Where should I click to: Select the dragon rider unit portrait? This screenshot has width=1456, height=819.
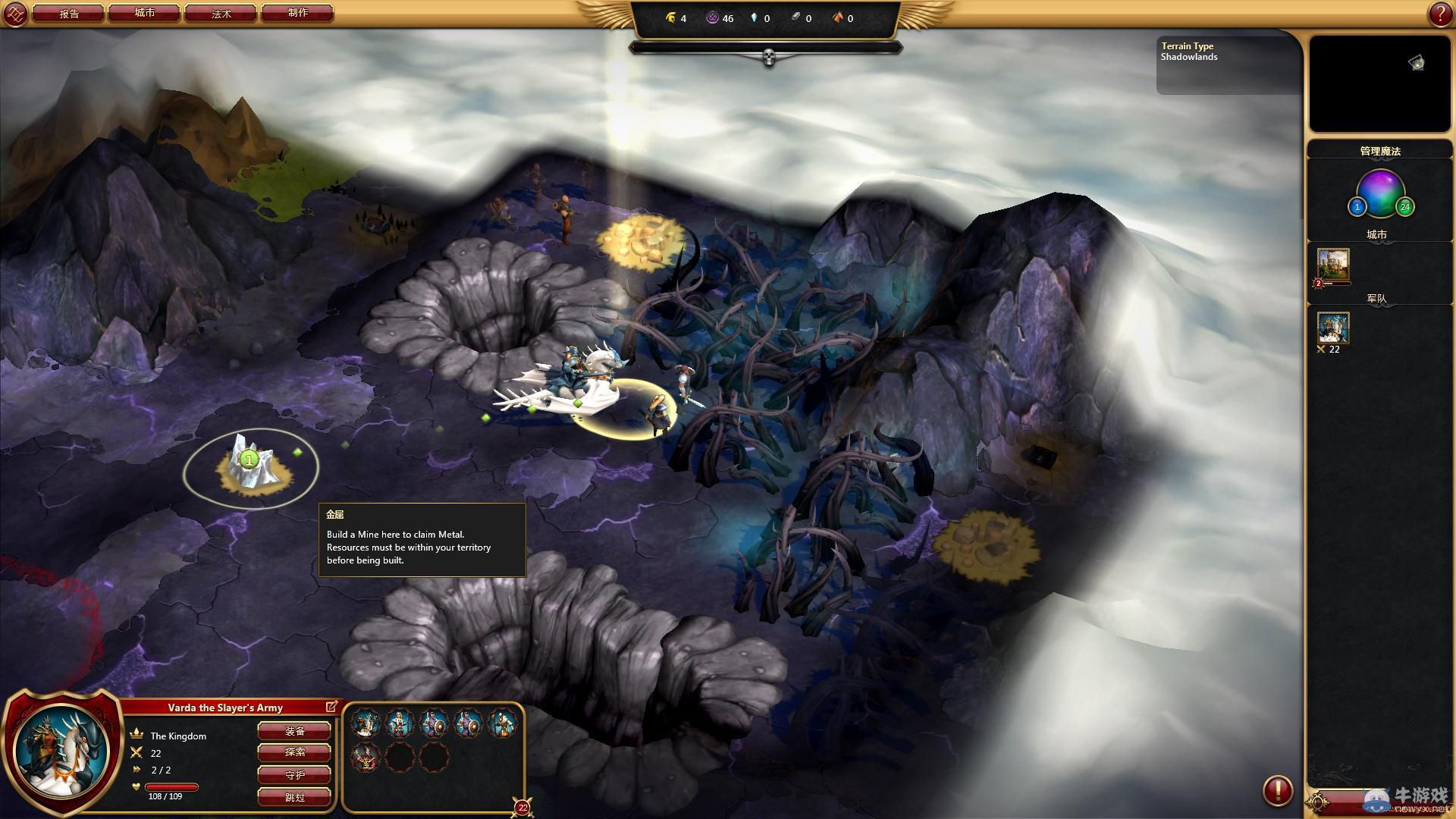[x=366, y=723]
